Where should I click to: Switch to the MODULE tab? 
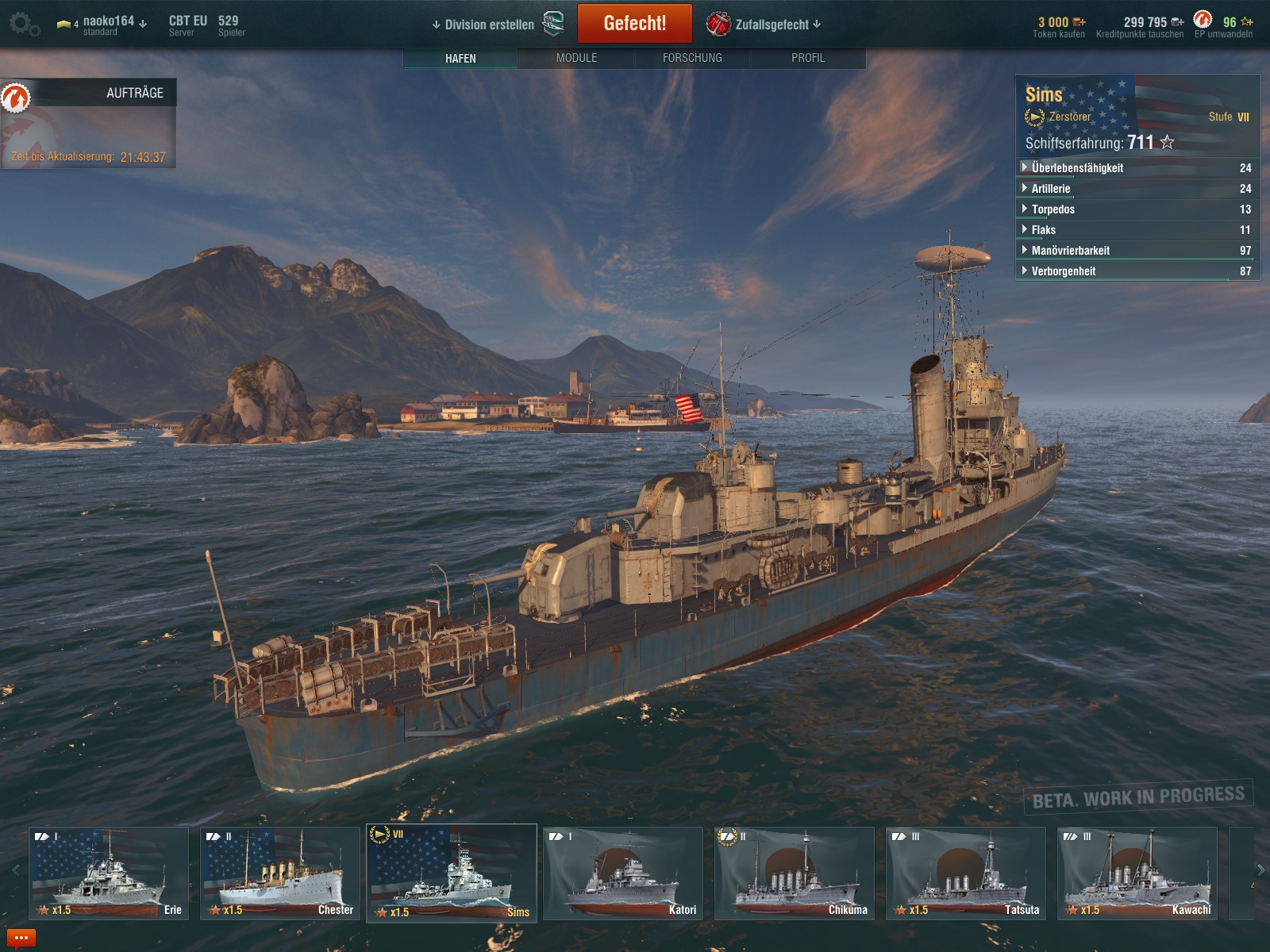pos(576,58)
